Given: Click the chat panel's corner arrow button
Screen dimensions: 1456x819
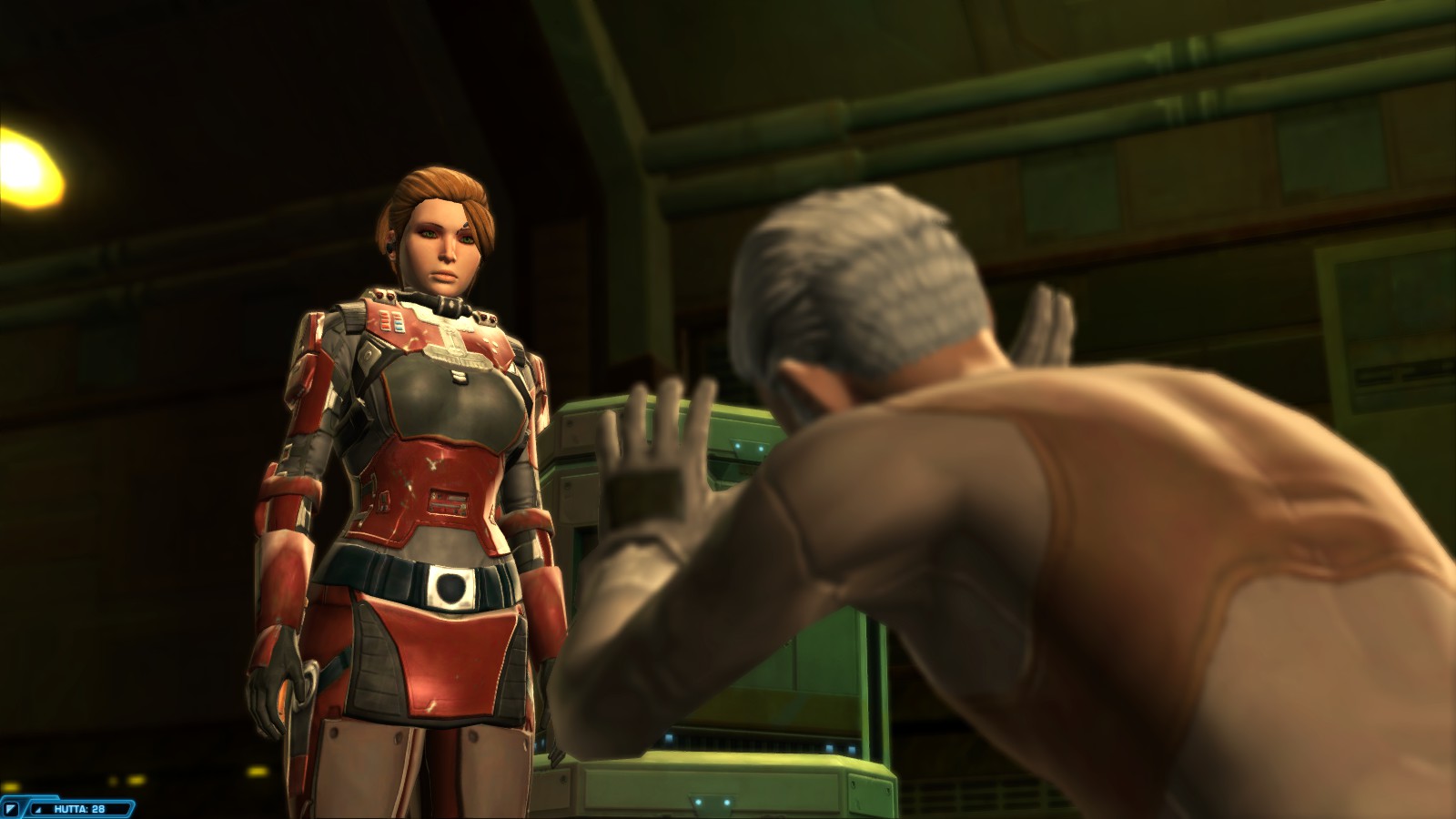Looking at the screenshot, I should click(x=11, y=808).
